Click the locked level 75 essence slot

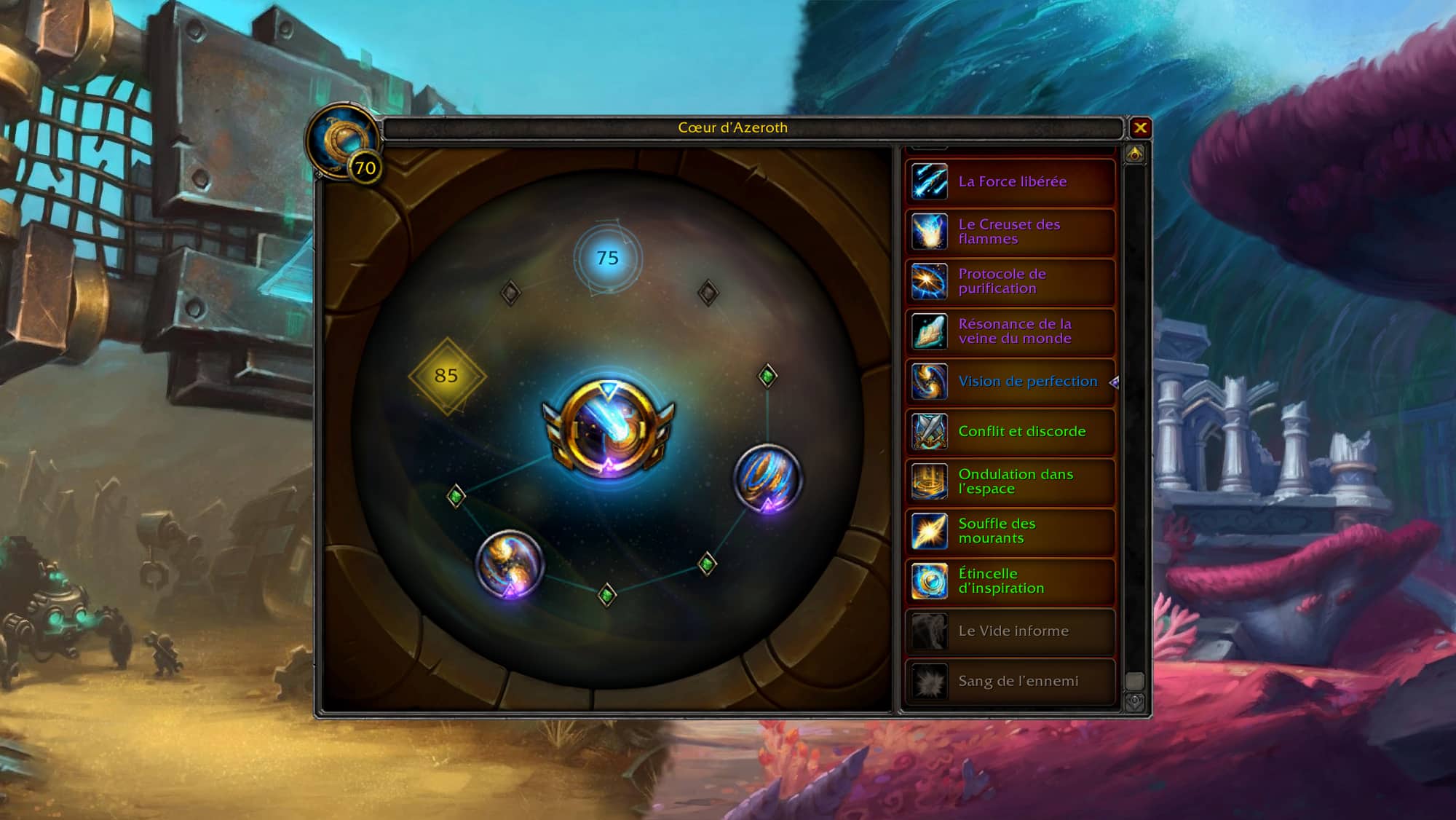(607, 258)
